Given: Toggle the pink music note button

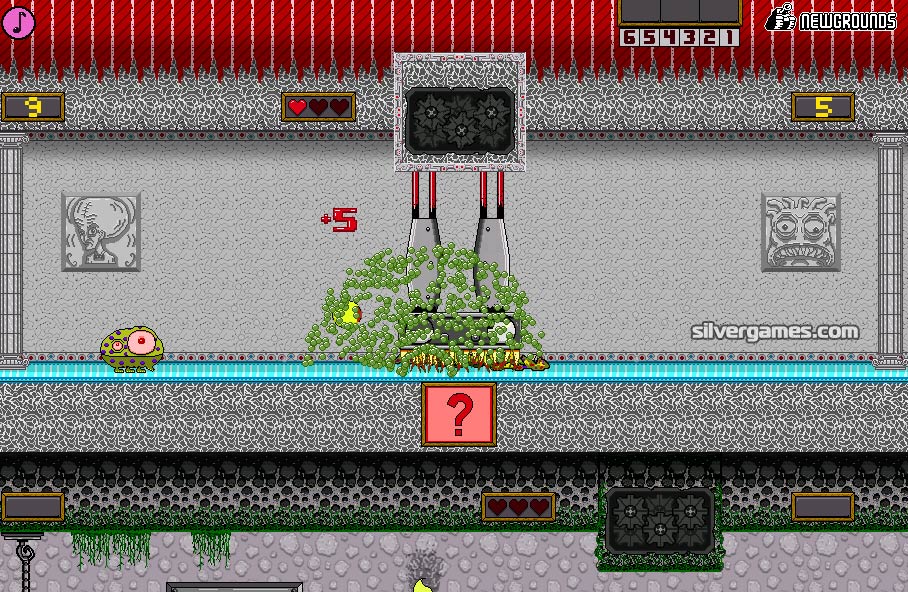Looking at the screenshot, I should click(x=18, y=22).
